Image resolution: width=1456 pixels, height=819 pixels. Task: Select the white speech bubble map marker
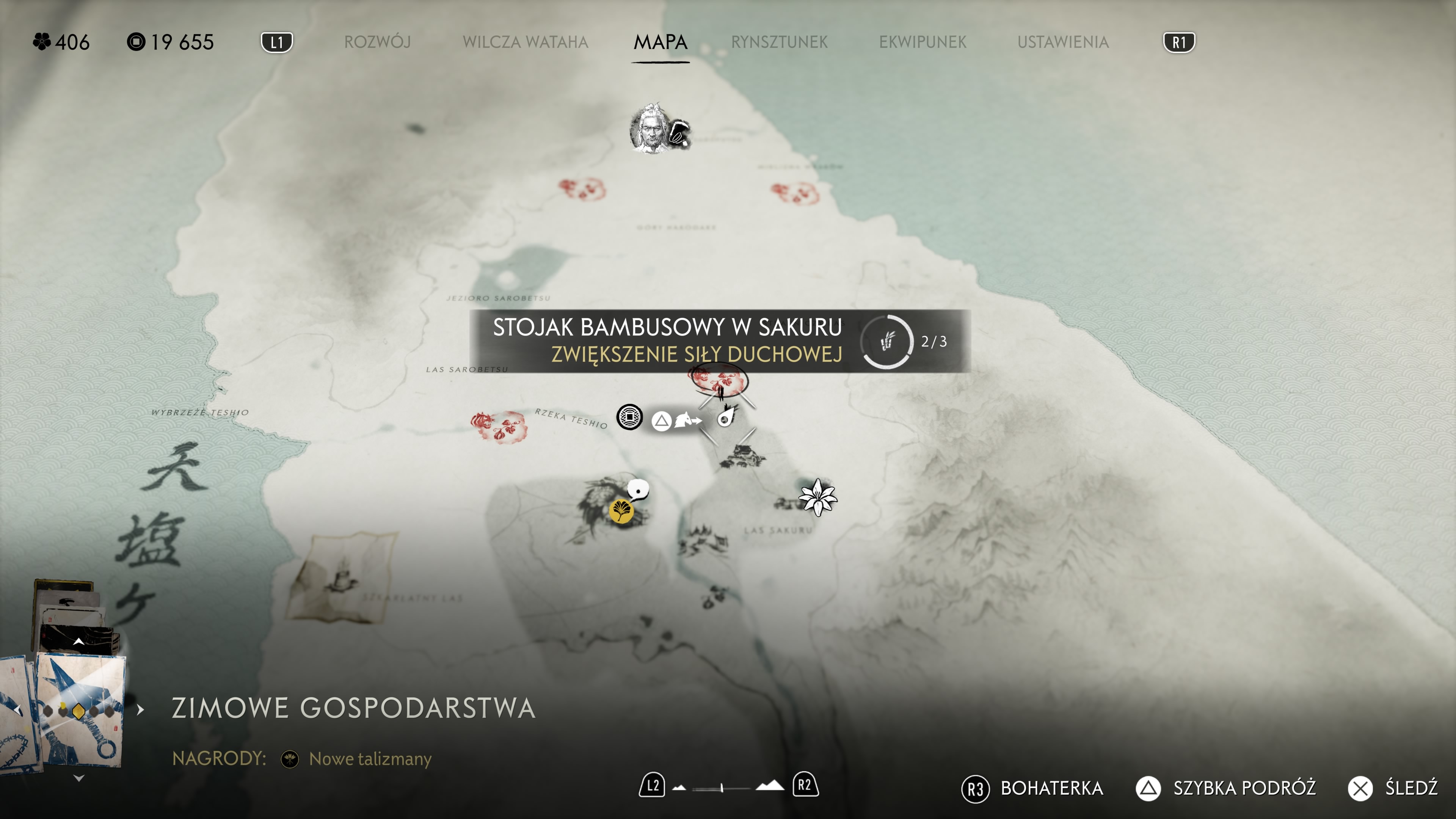tap(638, 489)
